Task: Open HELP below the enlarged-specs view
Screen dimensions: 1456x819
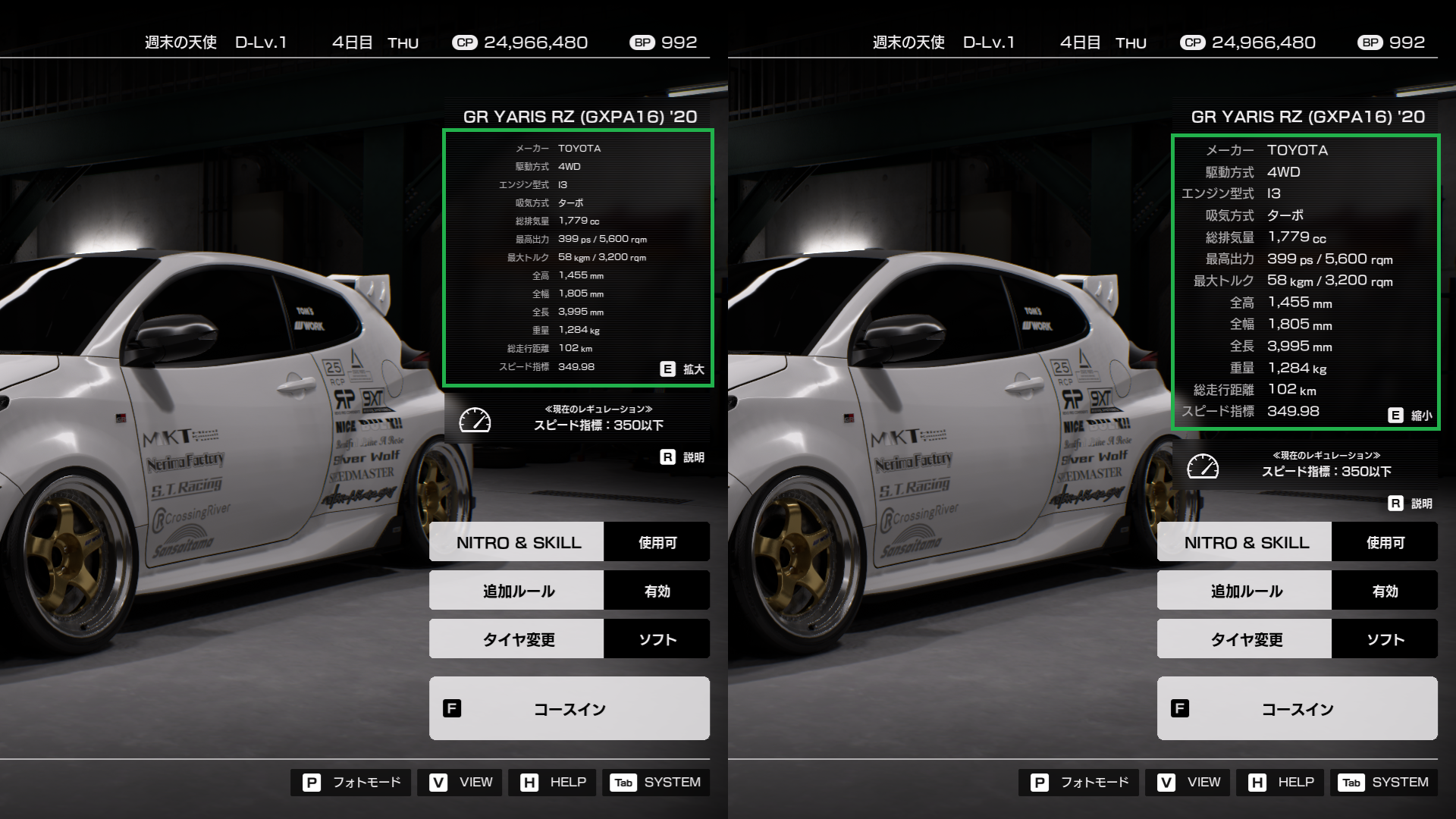Action: pos(1281,783)
